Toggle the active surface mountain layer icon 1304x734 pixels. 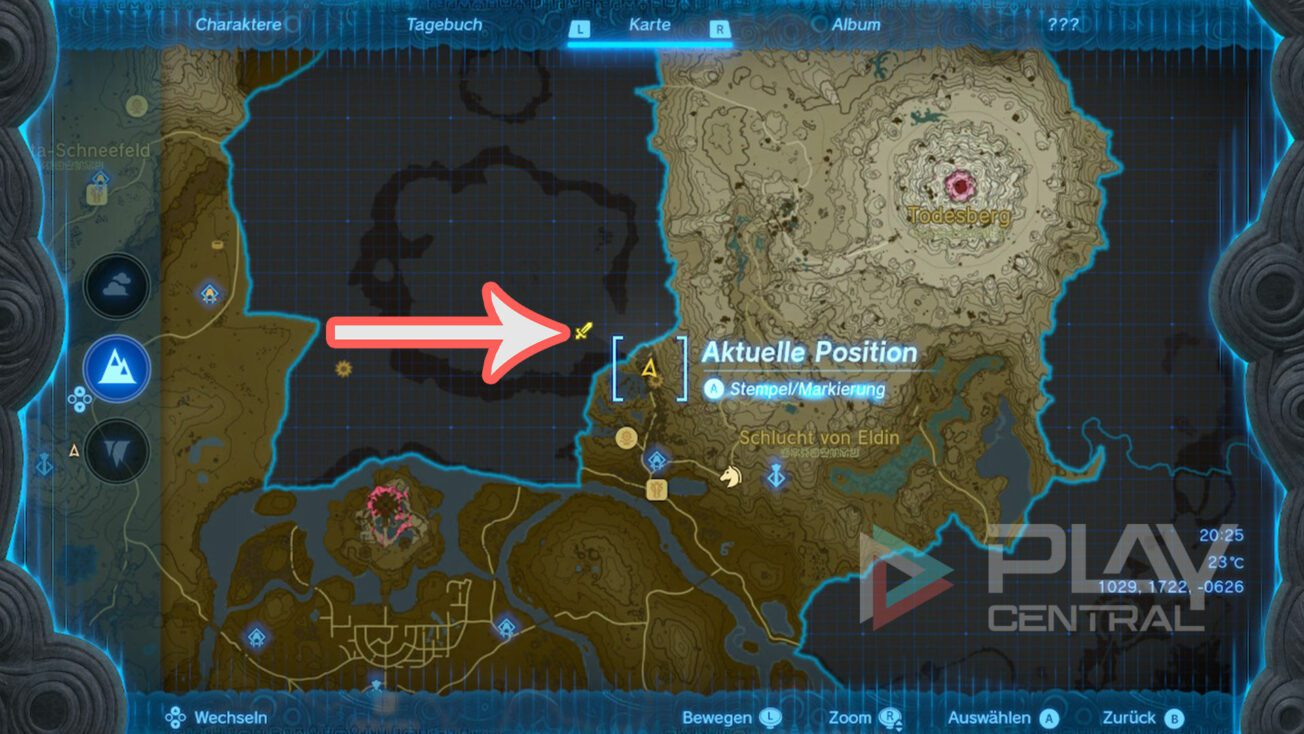117,368
